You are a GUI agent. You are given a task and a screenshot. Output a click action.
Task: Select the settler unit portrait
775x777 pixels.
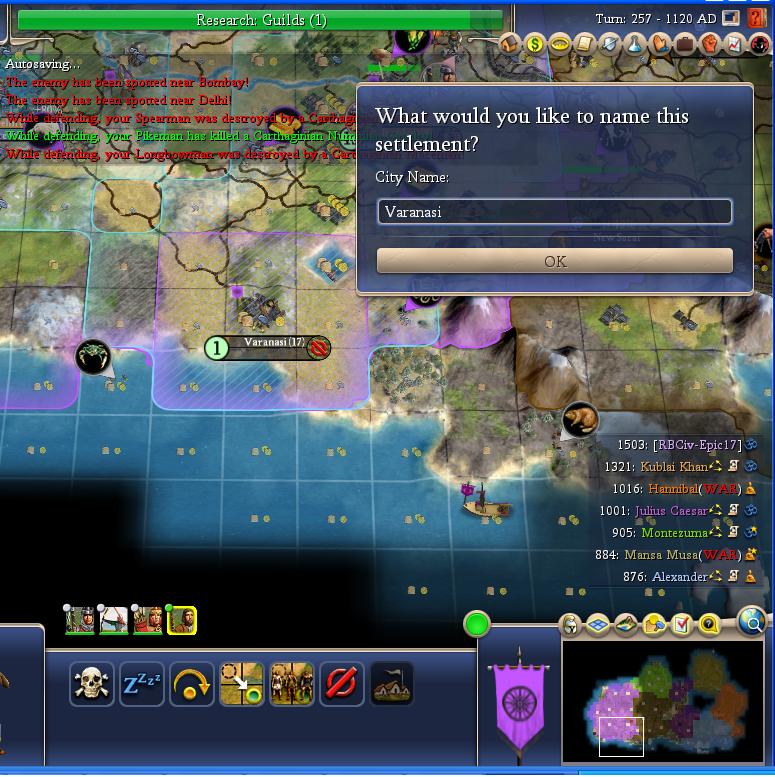[181, 620]
